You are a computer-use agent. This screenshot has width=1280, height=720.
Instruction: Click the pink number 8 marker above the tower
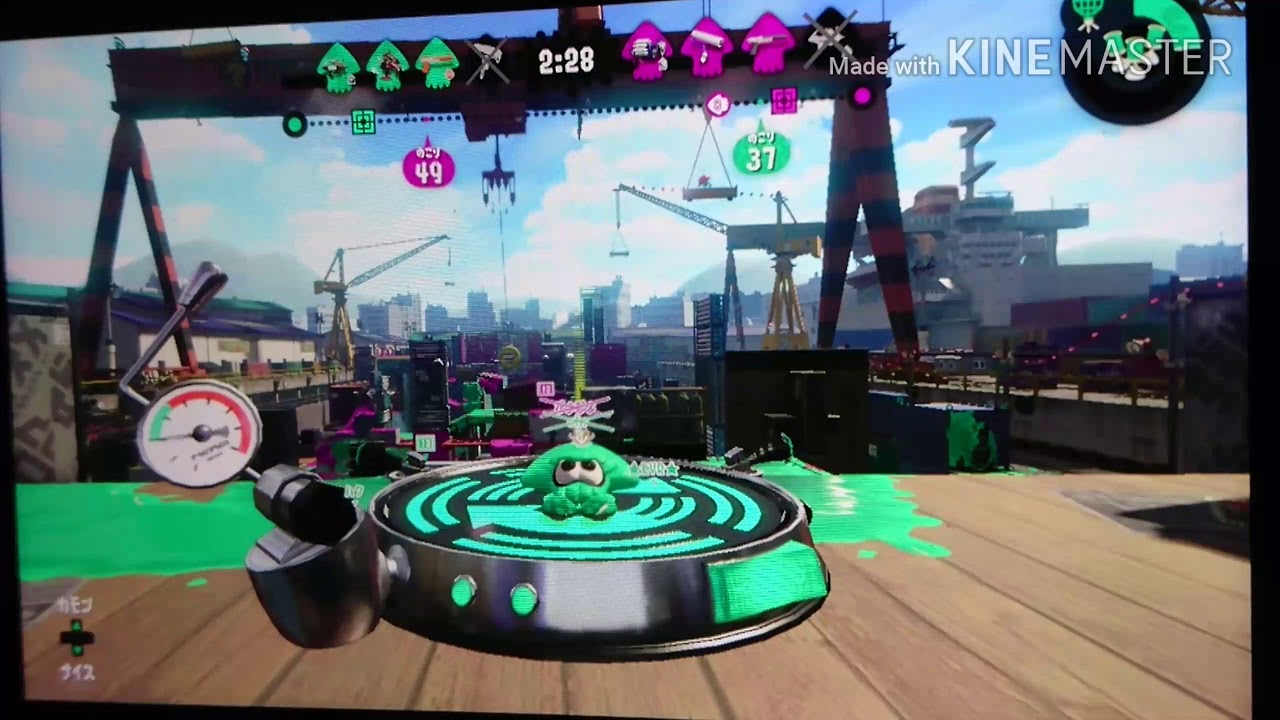click(717, 106)
